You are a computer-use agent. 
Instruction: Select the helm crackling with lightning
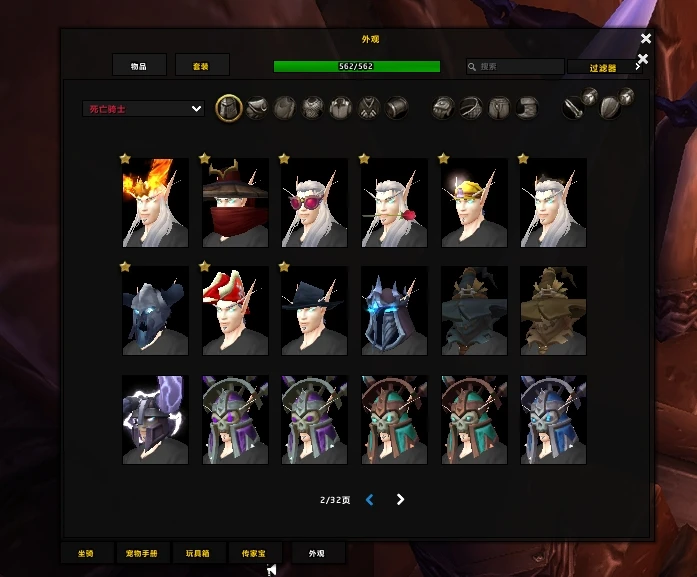click(155, 420)
